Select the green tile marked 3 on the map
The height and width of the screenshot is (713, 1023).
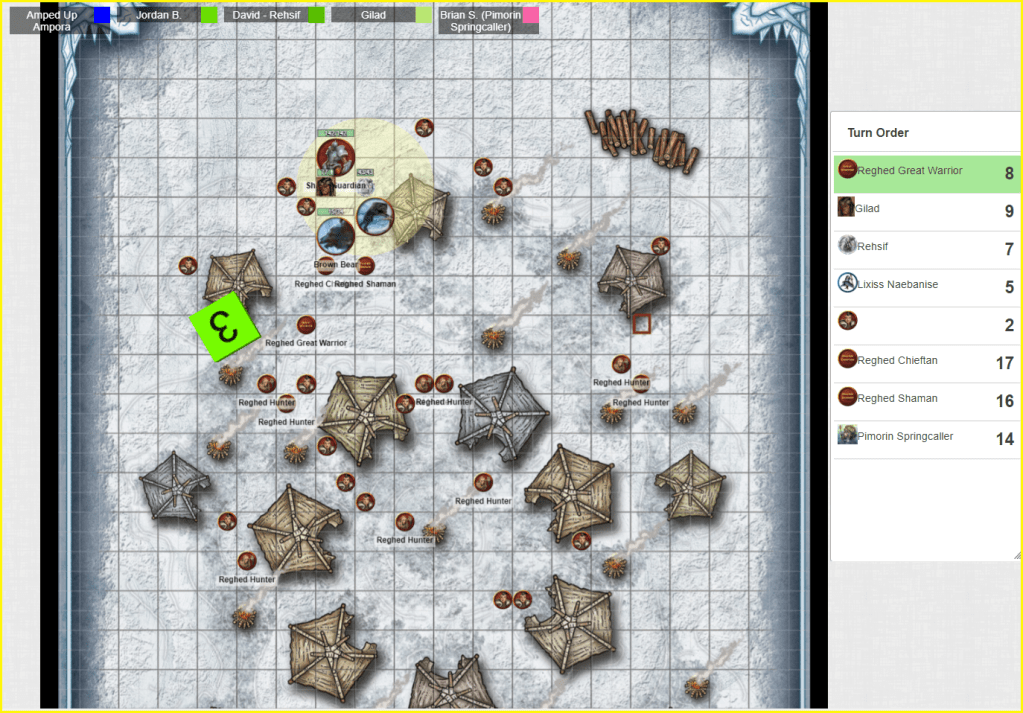[x=225, y=326]
